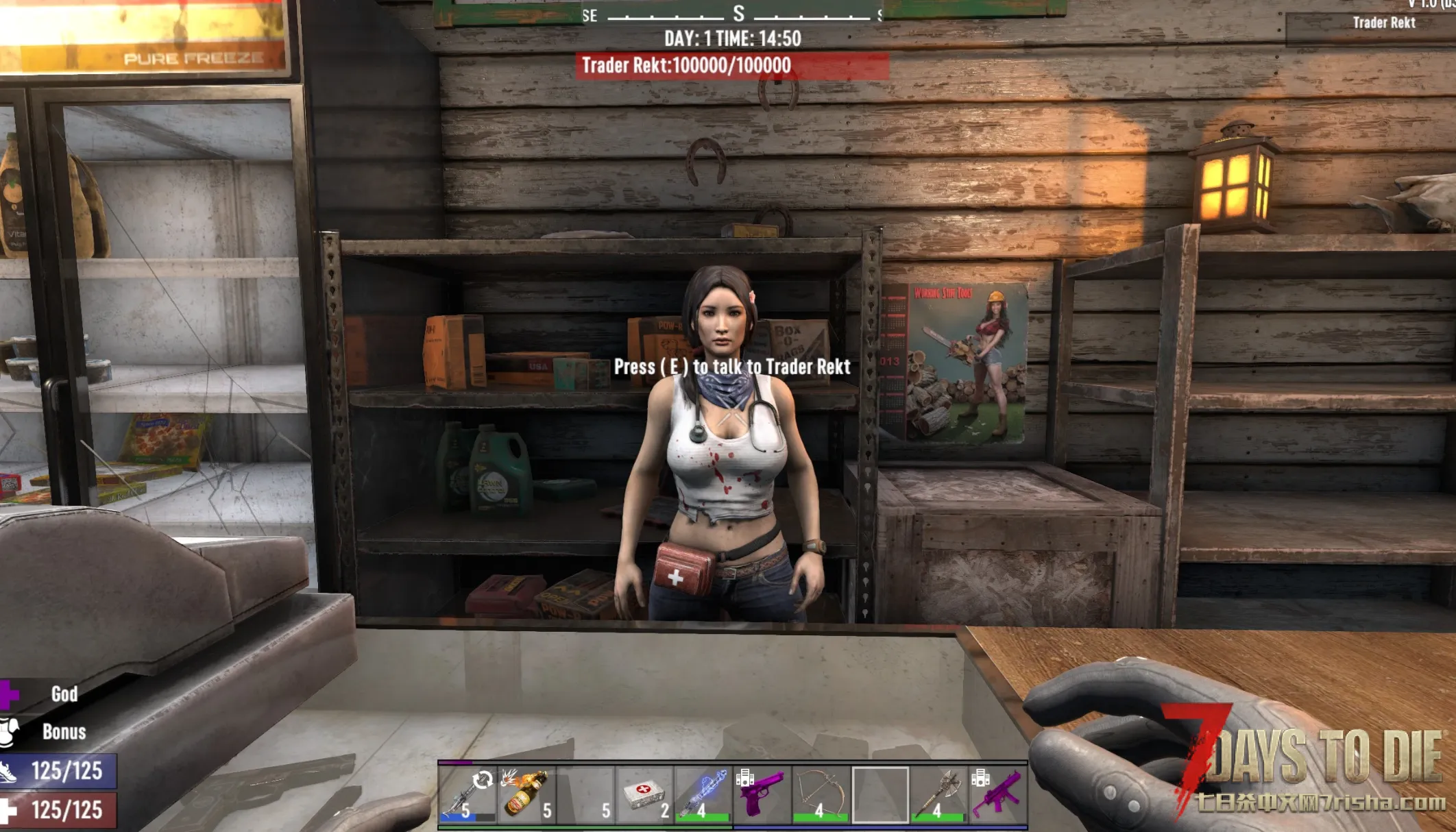
Task: Equip the wooden bow from the hotbar
Action: click(821, 794)
